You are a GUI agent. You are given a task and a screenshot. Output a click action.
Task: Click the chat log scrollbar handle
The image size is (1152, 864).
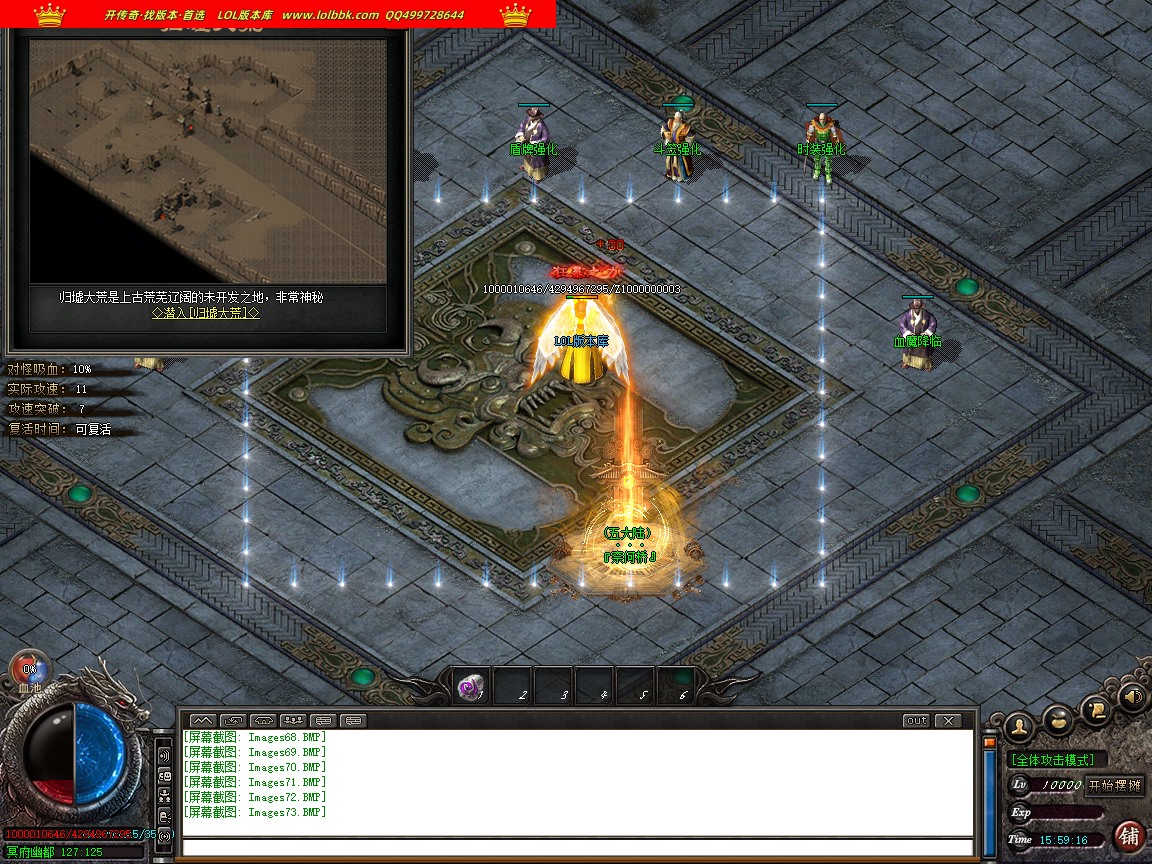(990, 743)
